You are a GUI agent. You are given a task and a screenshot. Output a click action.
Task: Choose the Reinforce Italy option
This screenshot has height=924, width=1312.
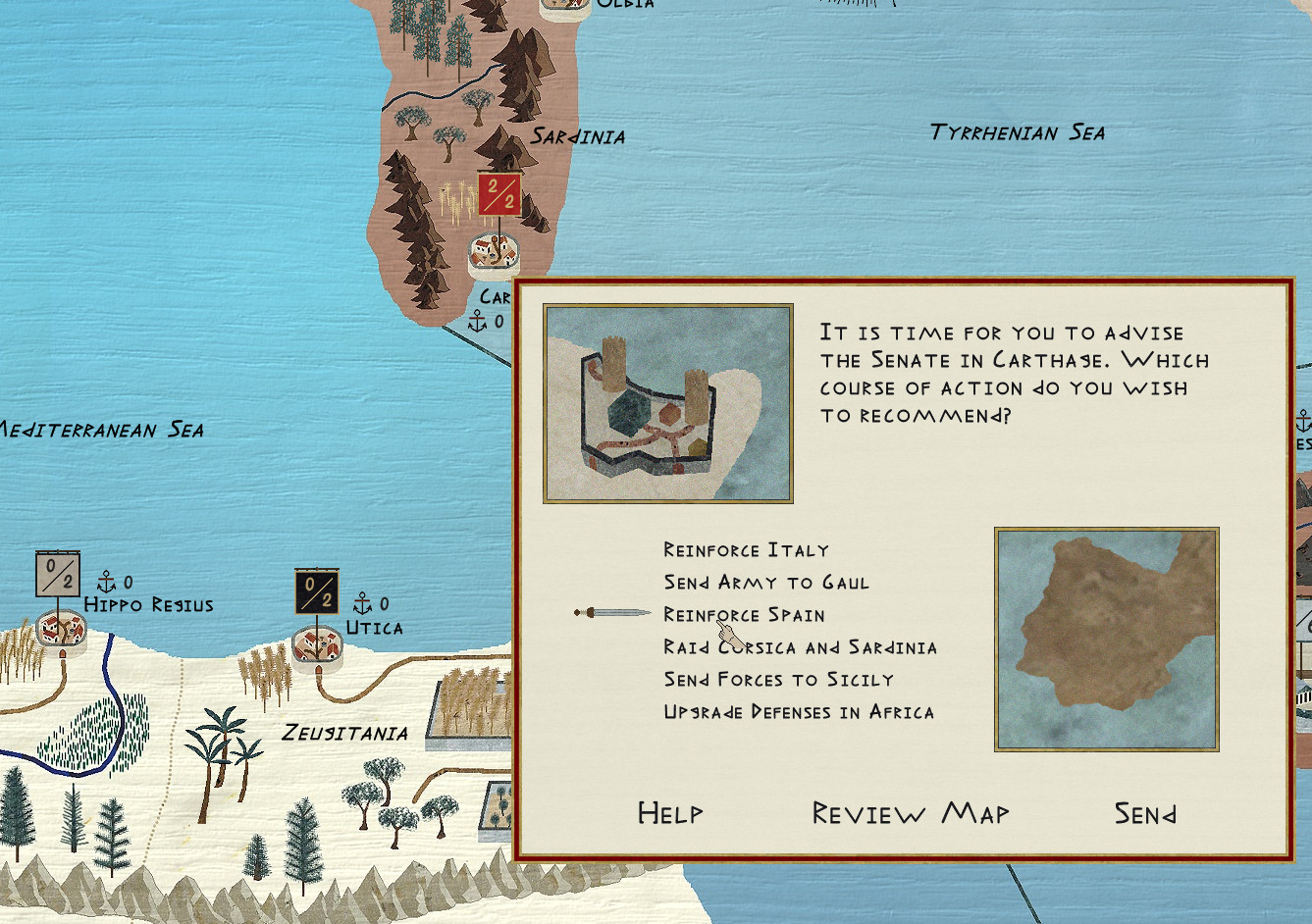(x=746, y=550)
